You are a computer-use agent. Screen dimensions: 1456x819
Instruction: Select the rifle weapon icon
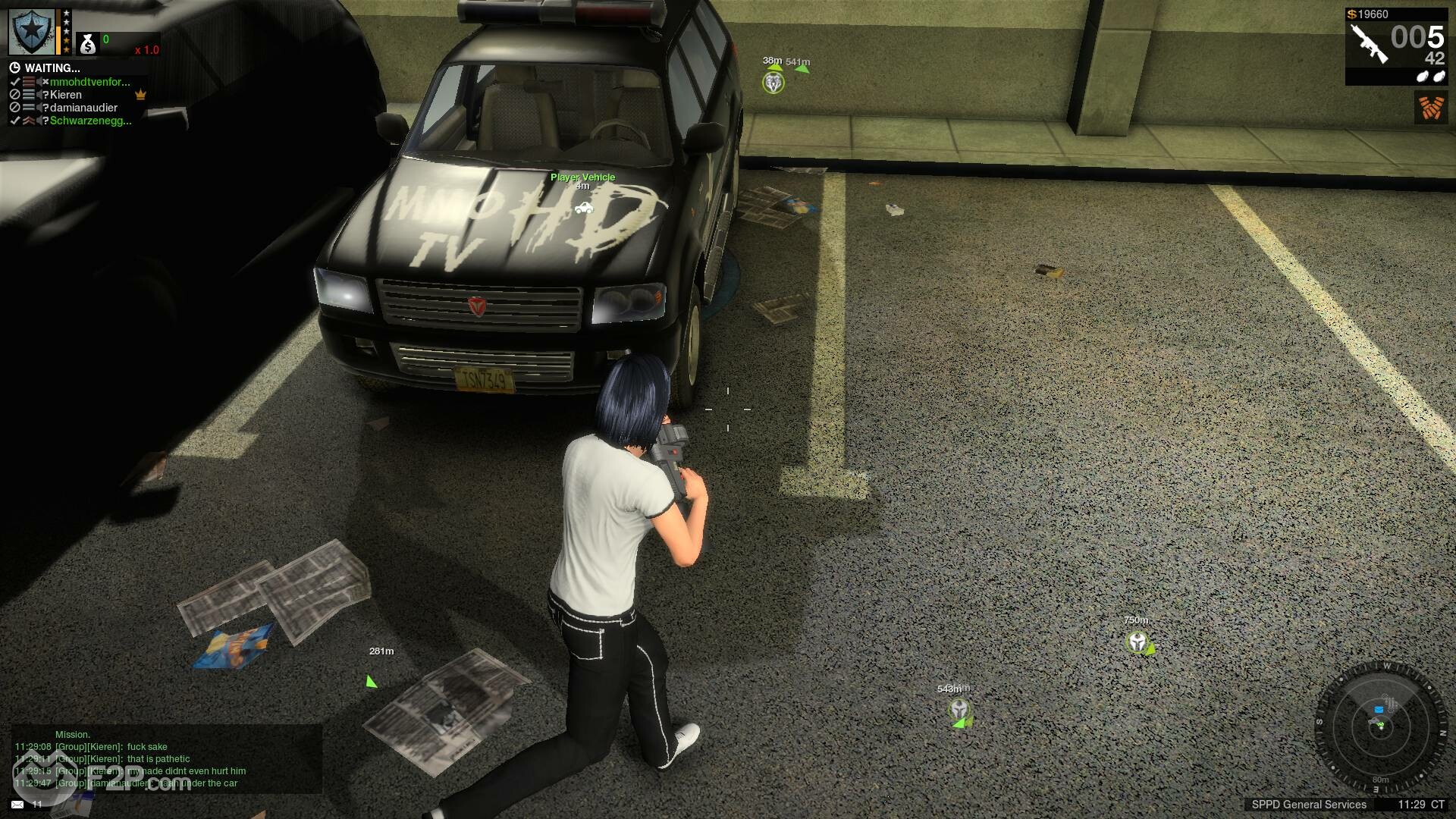point(1368,42)
